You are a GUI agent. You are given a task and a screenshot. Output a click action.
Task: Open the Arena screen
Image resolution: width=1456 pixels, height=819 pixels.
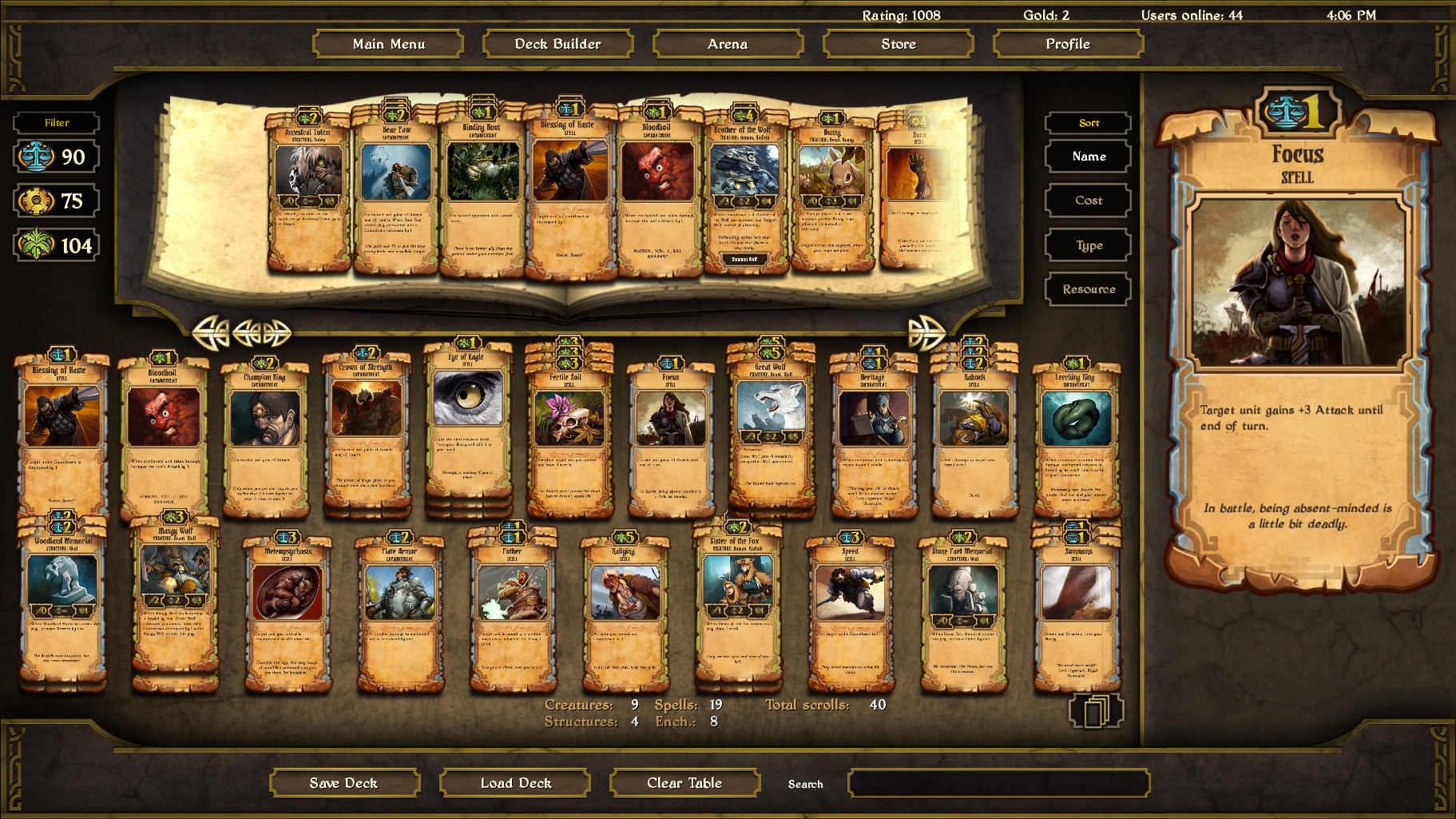click(x=728, y=44)
